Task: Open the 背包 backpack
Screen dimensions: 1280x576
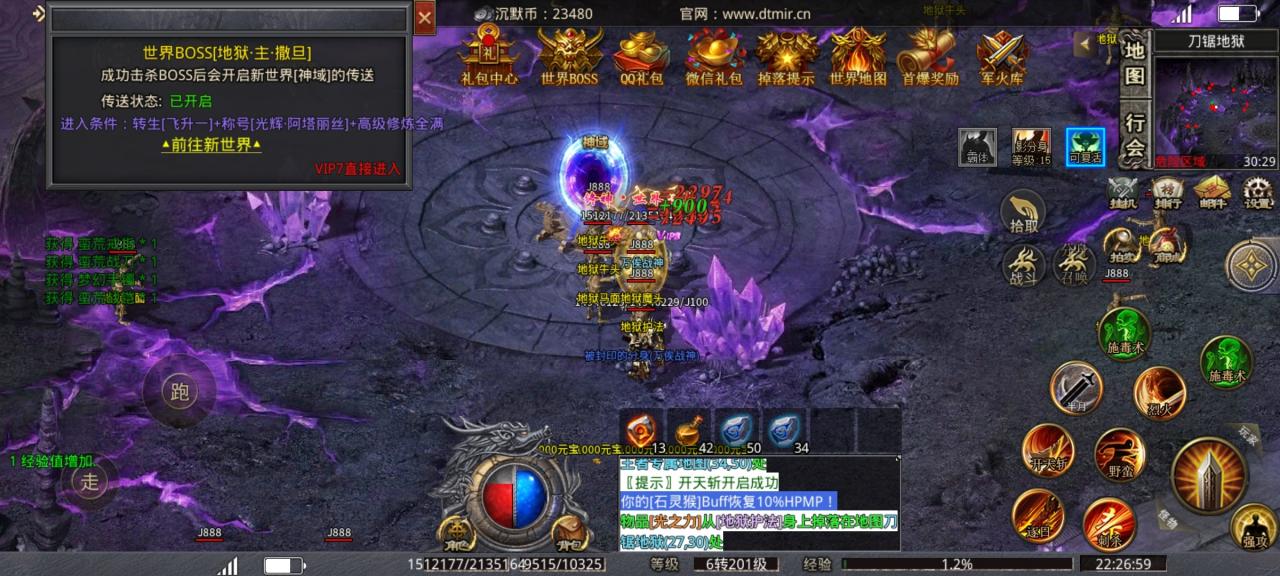Action: (x=568, y=530)
